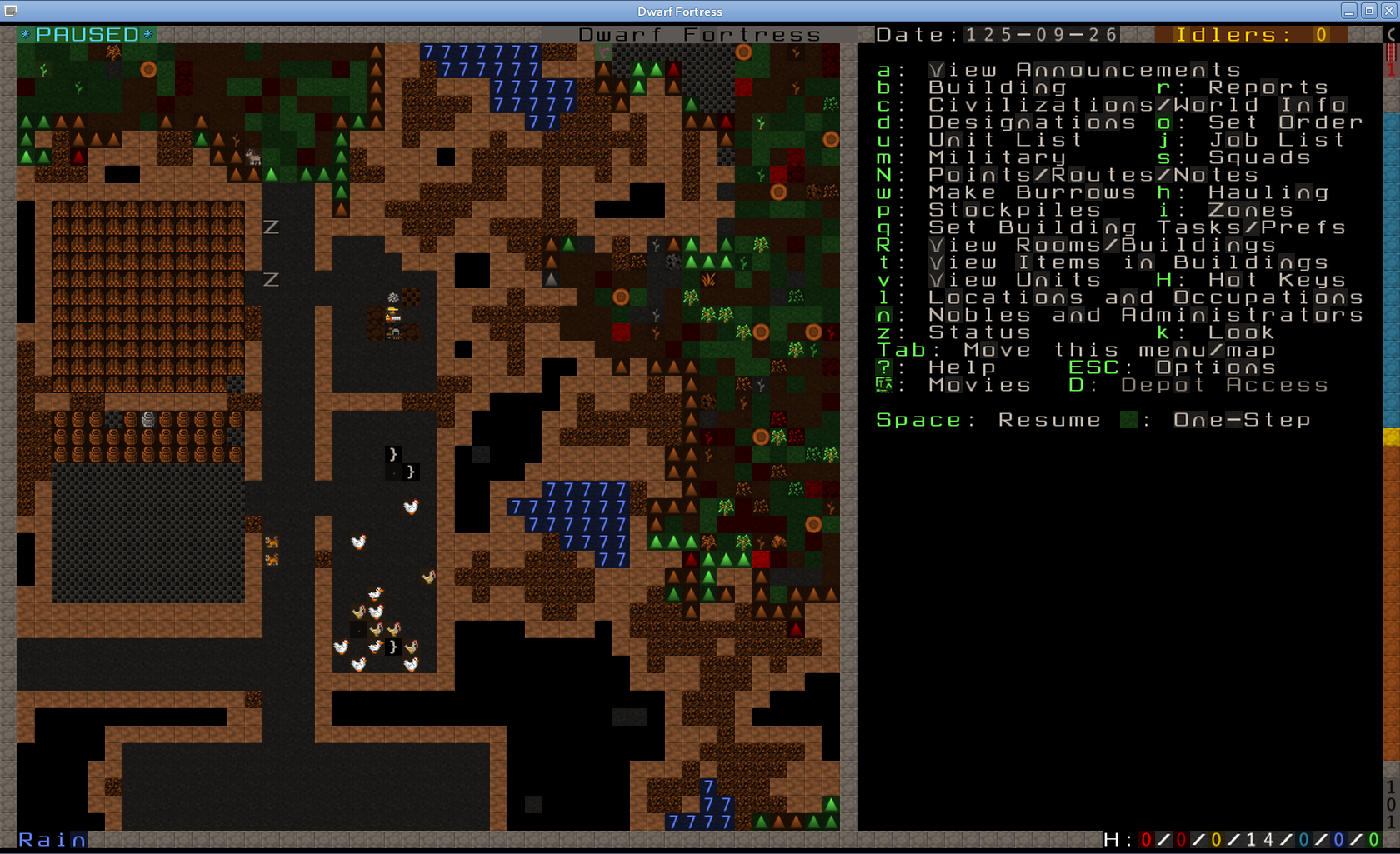Select the Building menu option

(x=997, y=87)
